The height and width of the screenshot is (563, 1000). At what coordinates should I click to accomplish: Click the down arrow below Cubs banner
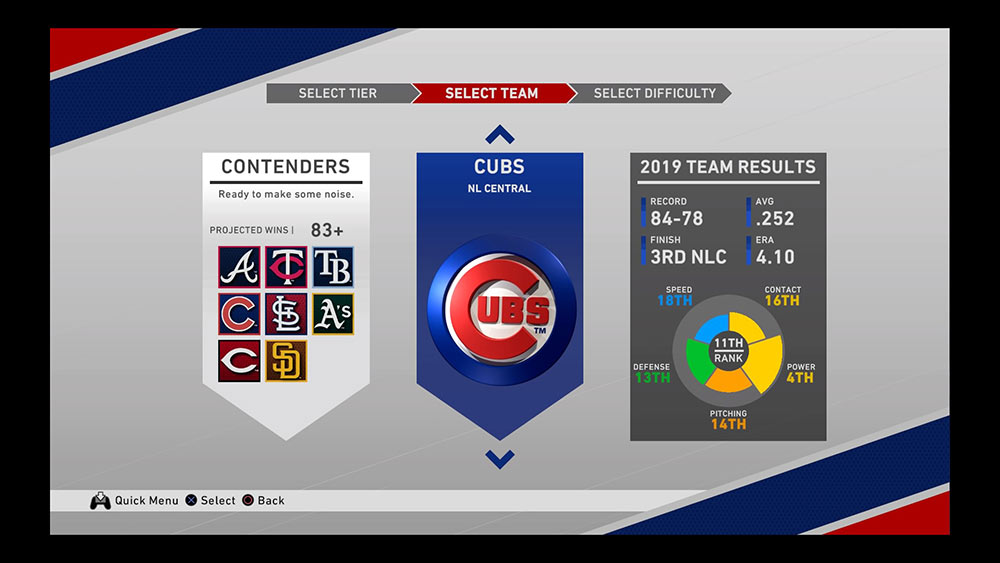coord(500,459)
